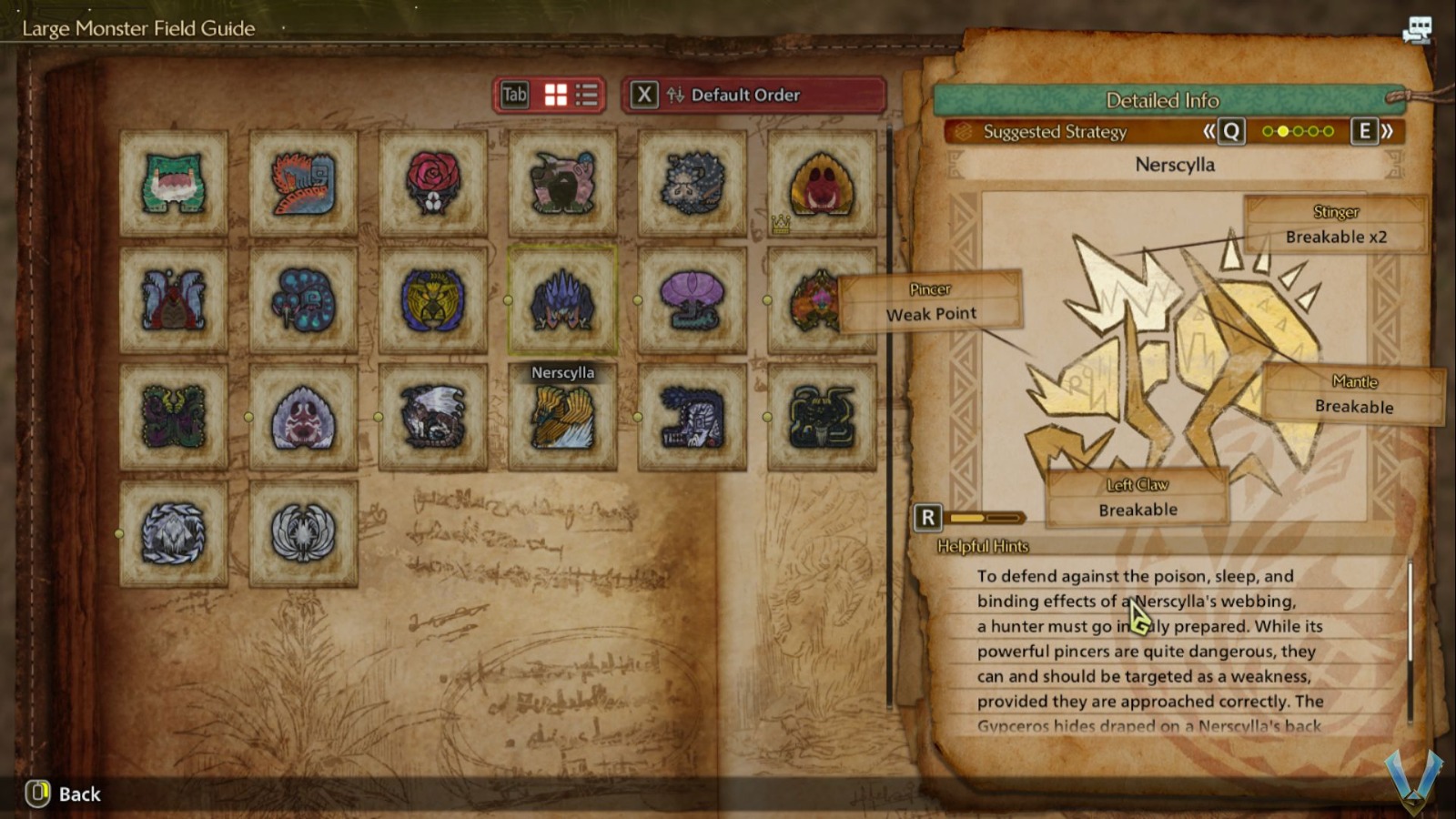
Task: Open the red rose monster entry
Action: (x=432, y=183)
